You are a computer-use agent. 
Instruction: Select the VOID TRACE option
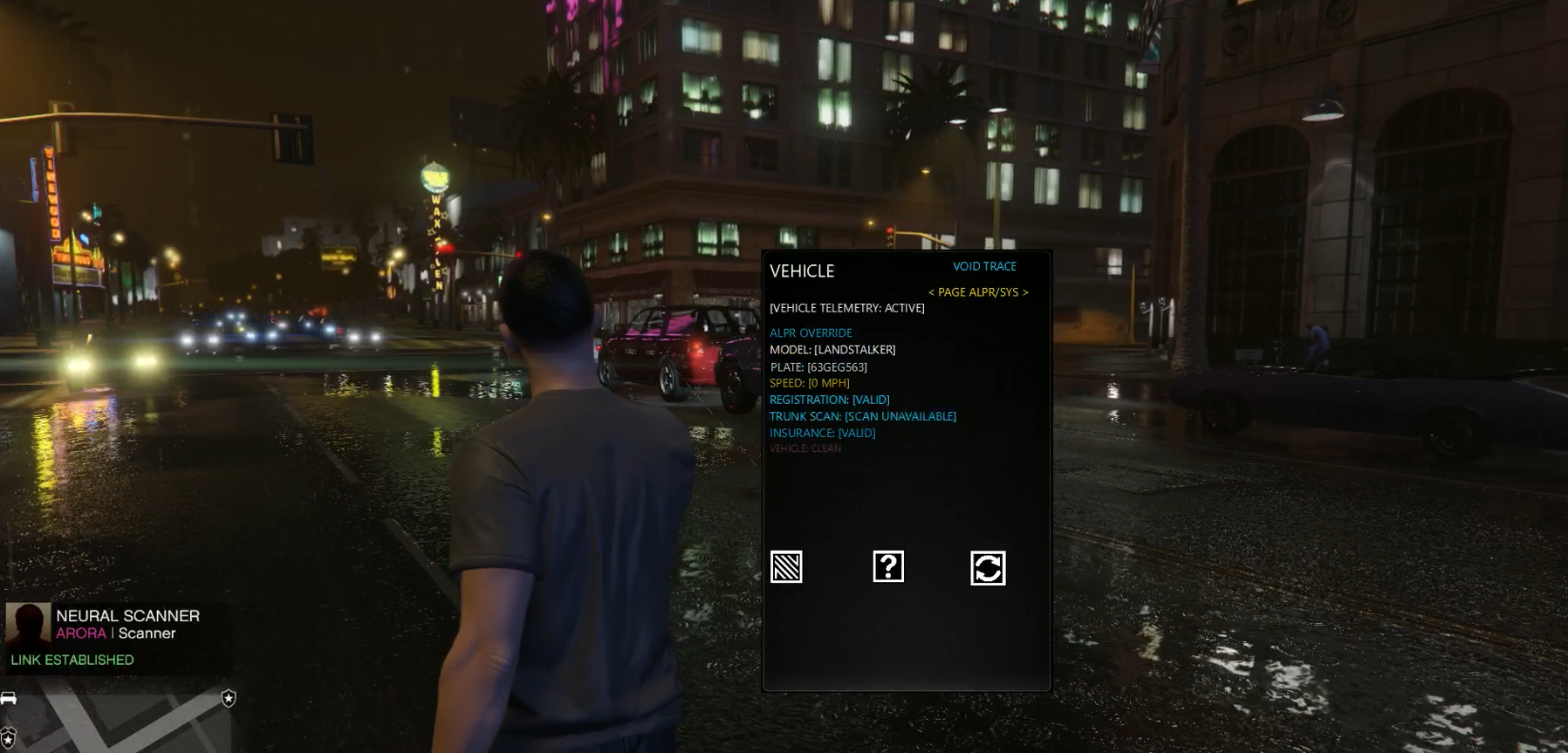(984, 266)
